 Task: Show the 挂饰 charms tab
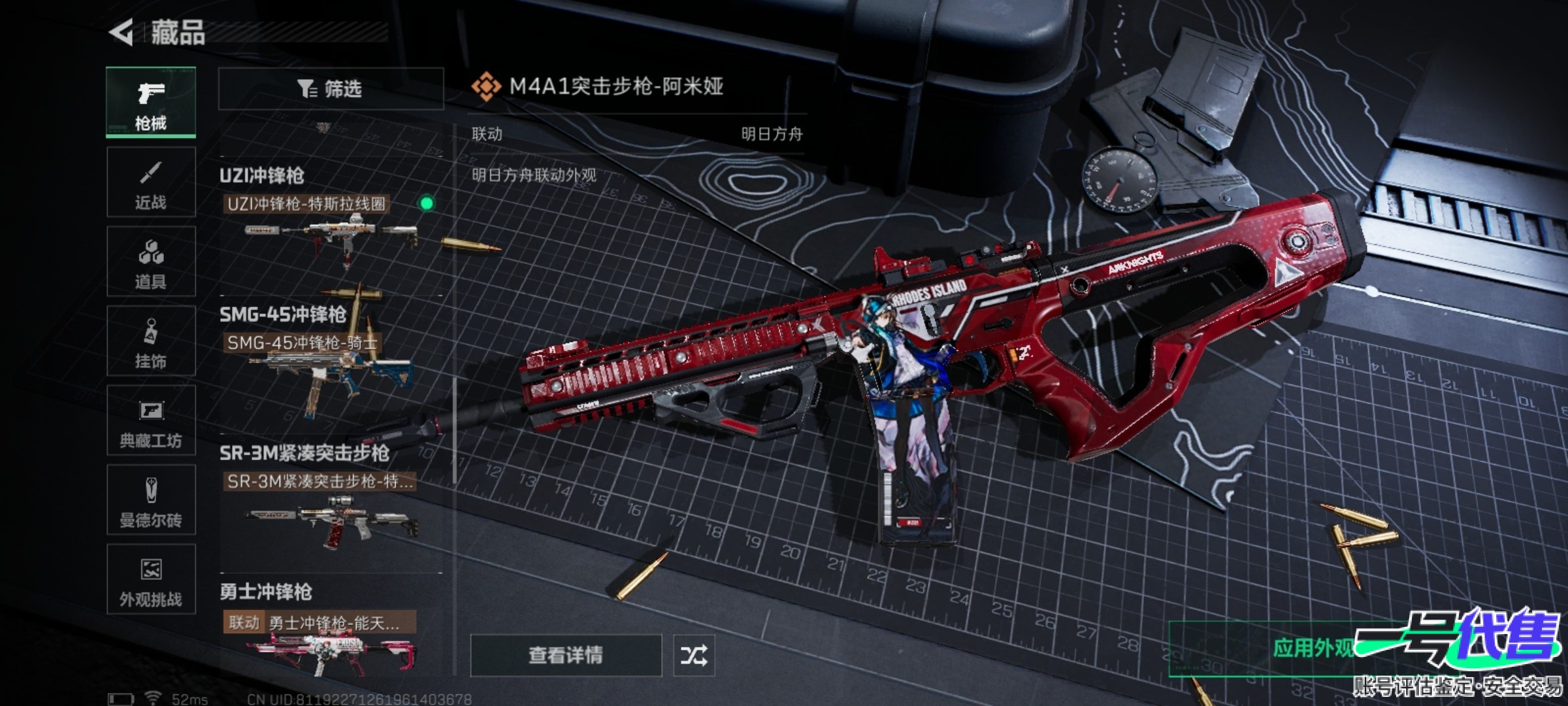coord(151,341)
